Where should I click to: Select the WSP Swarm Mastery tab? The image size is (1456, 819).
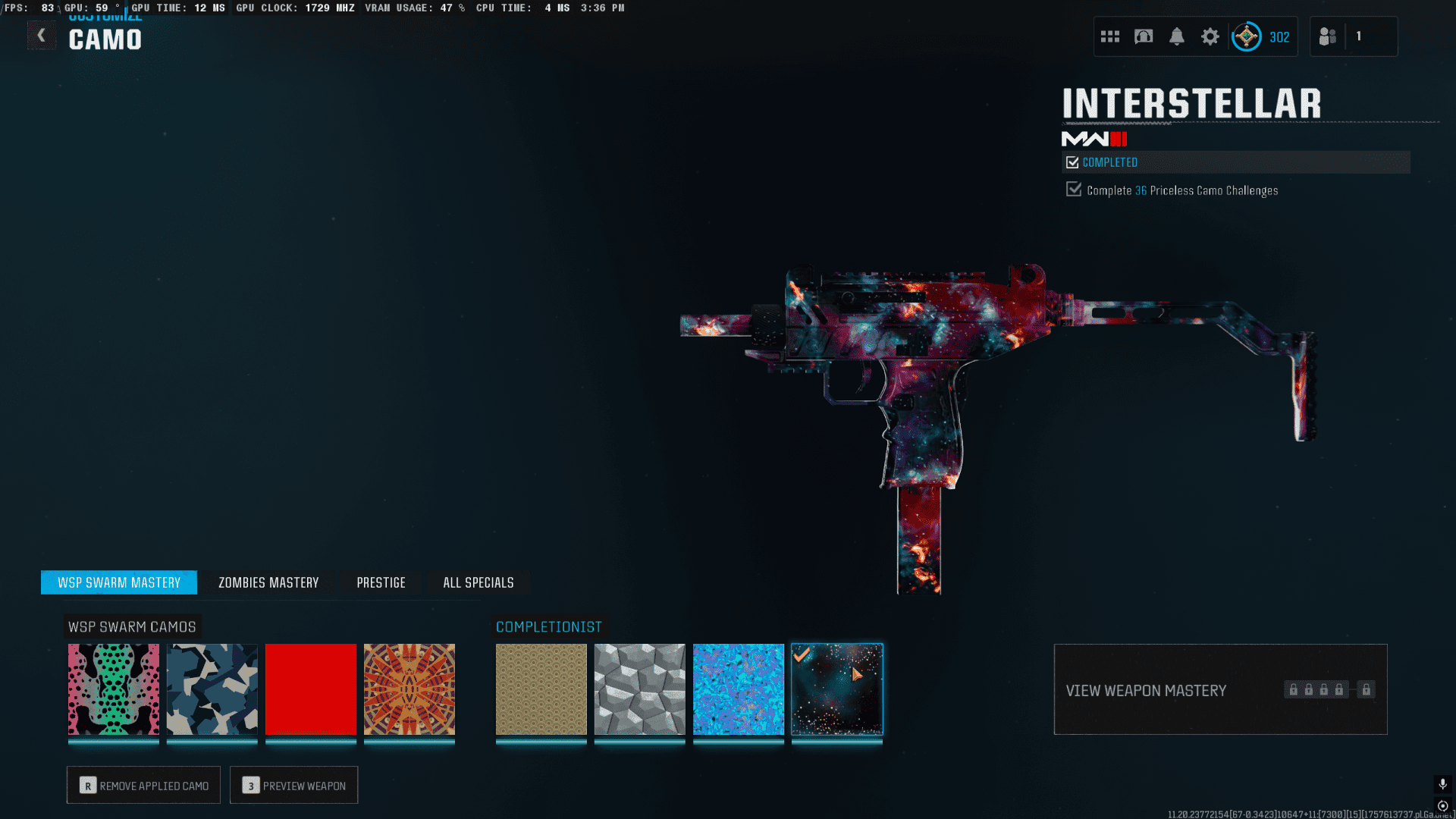pos(119,582)
